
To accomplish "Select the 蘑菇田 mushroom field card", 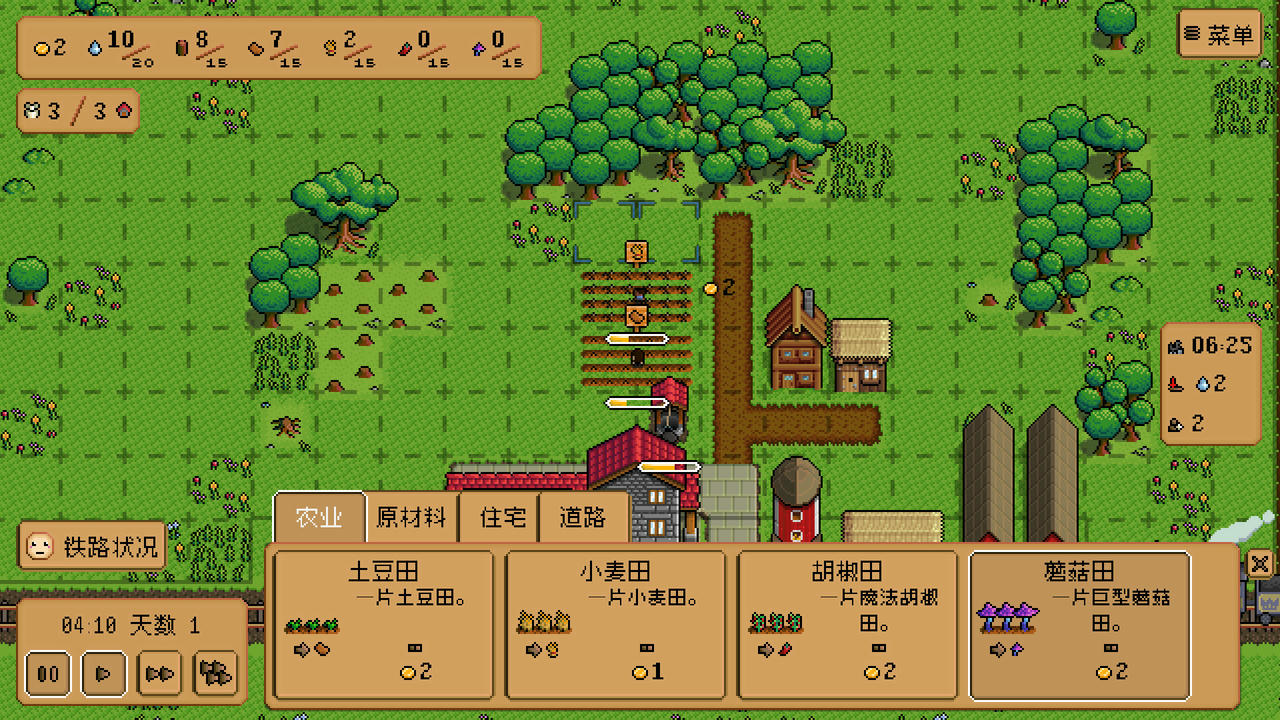I will tap(1080, 622).
